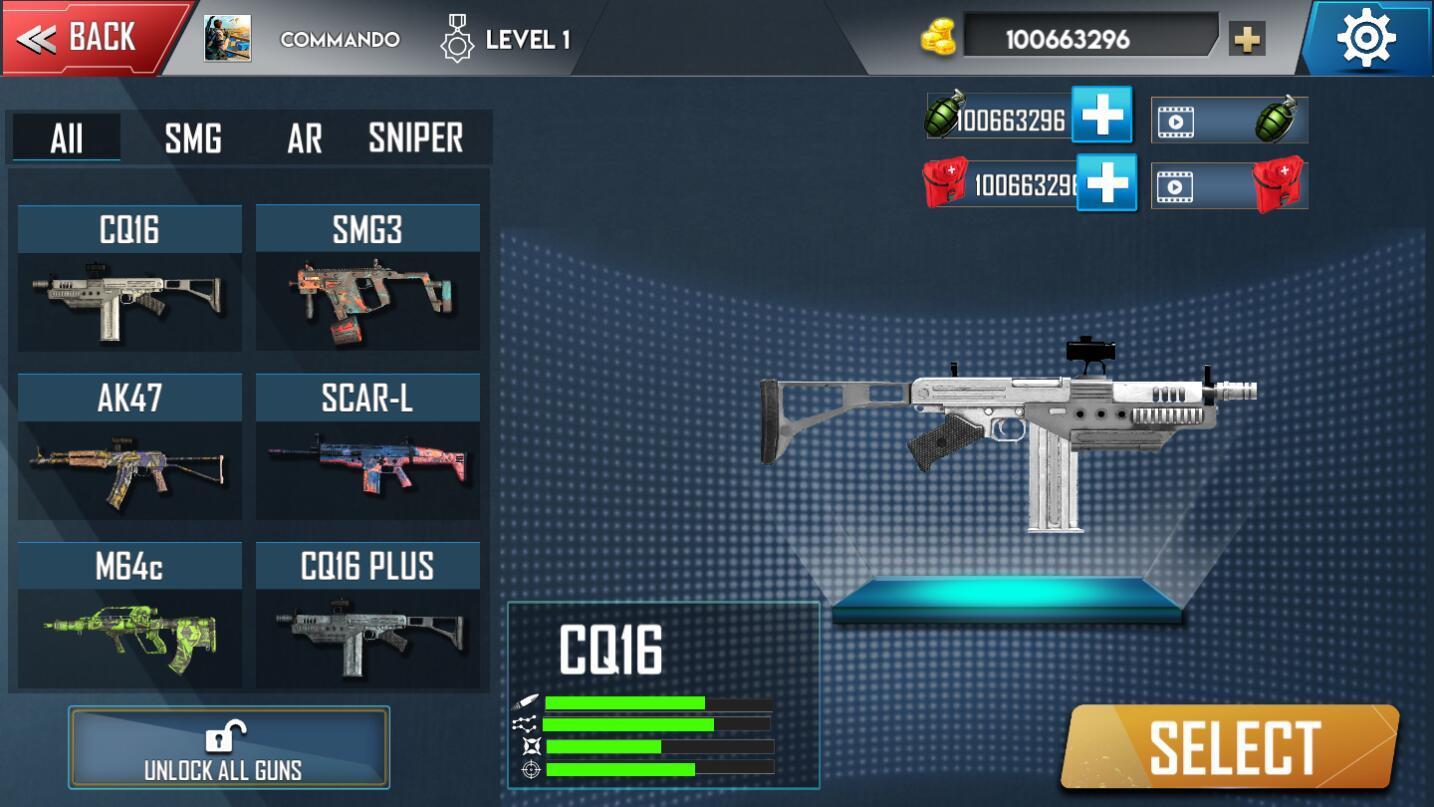The width and height of the screenshot is (1434, 807).
Task: Show the SMG weapon category
Action: click(x=193, y=138)
